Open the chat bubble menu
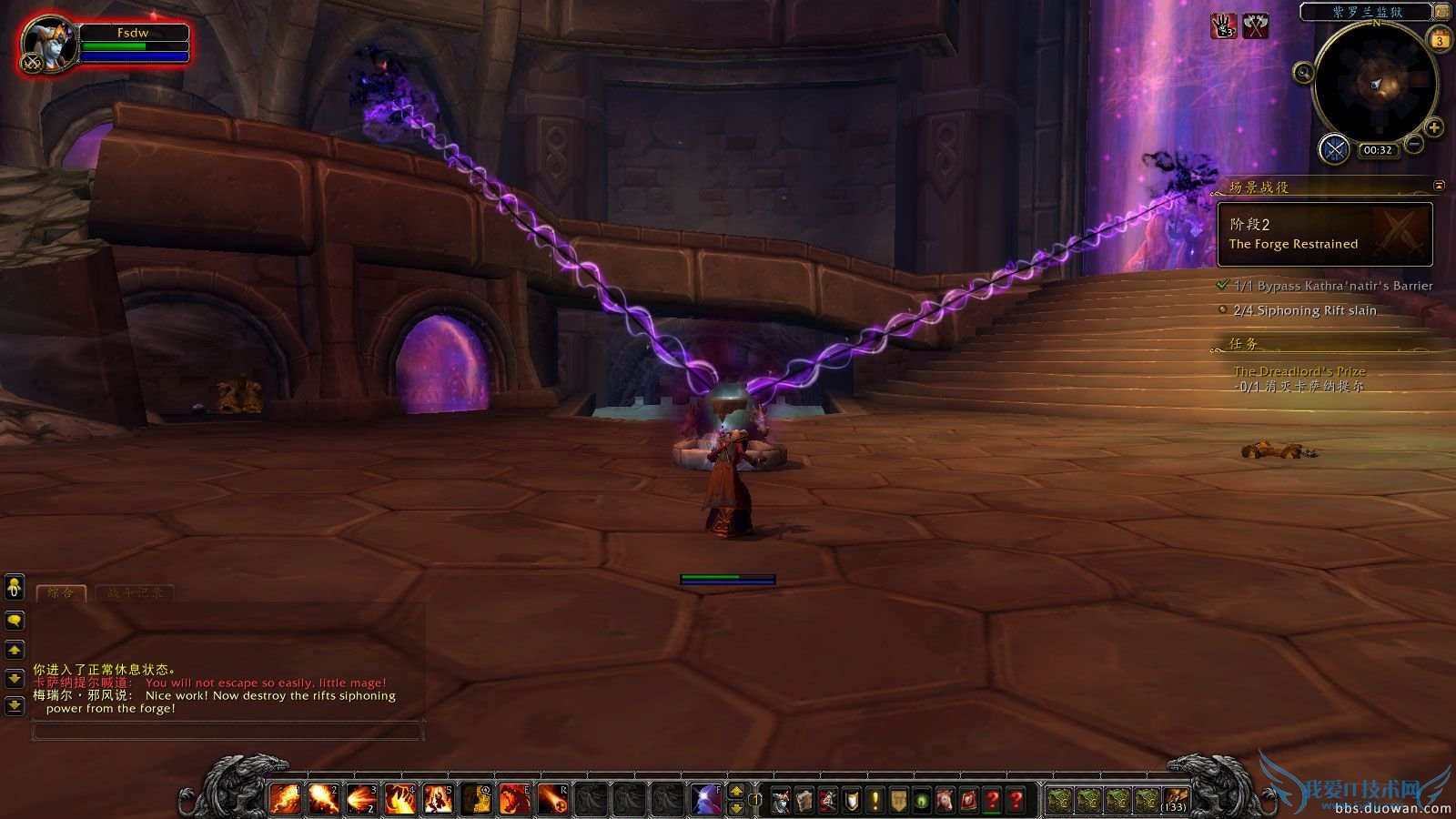 (15, 622)
